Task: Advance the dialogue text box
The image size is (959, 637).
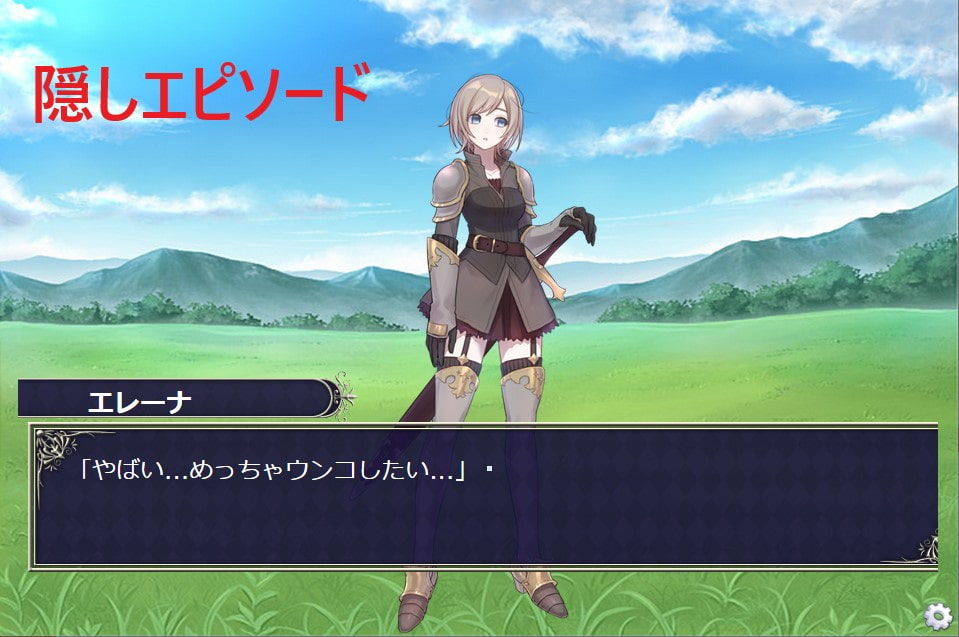Action: (485, 497)
